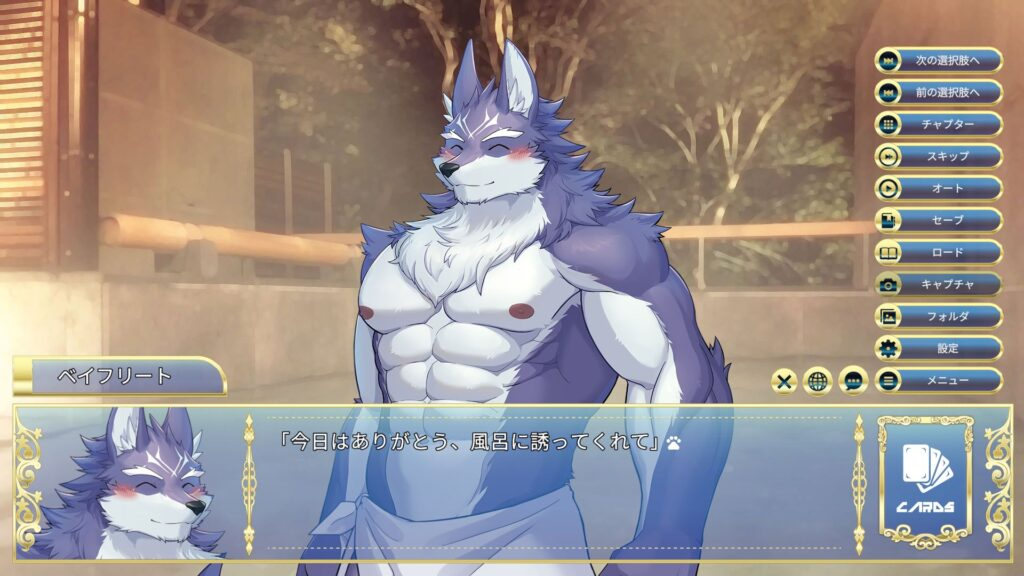Go back to the previous choice (前の選択肢へ)
This screenshot has height=576, width=1024.
pyautogui.click(x=938, y=92)
